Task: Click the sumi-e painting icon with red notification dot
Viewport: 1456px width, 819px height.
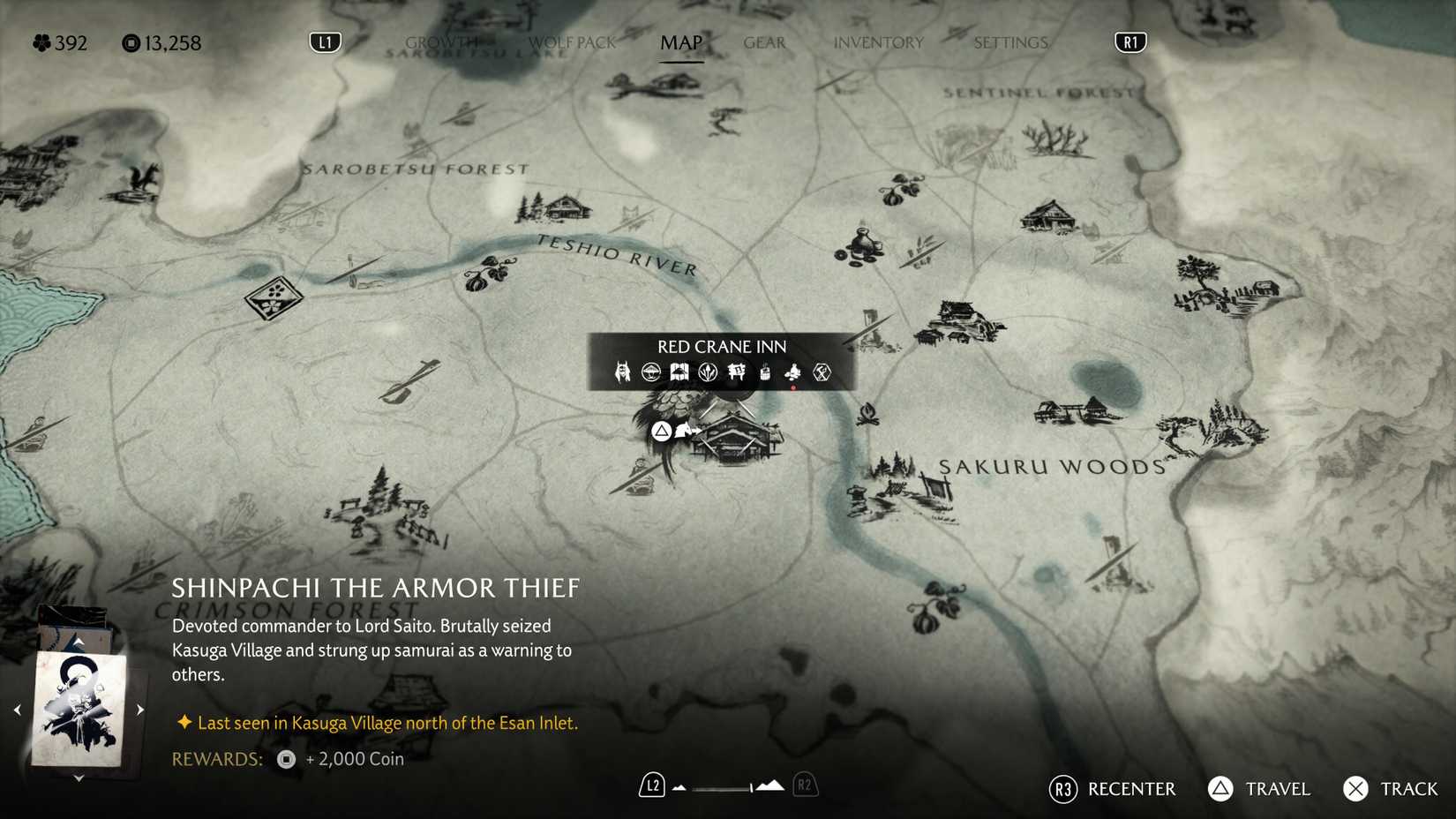Action: pyautogui.click(x=792, y=372)
